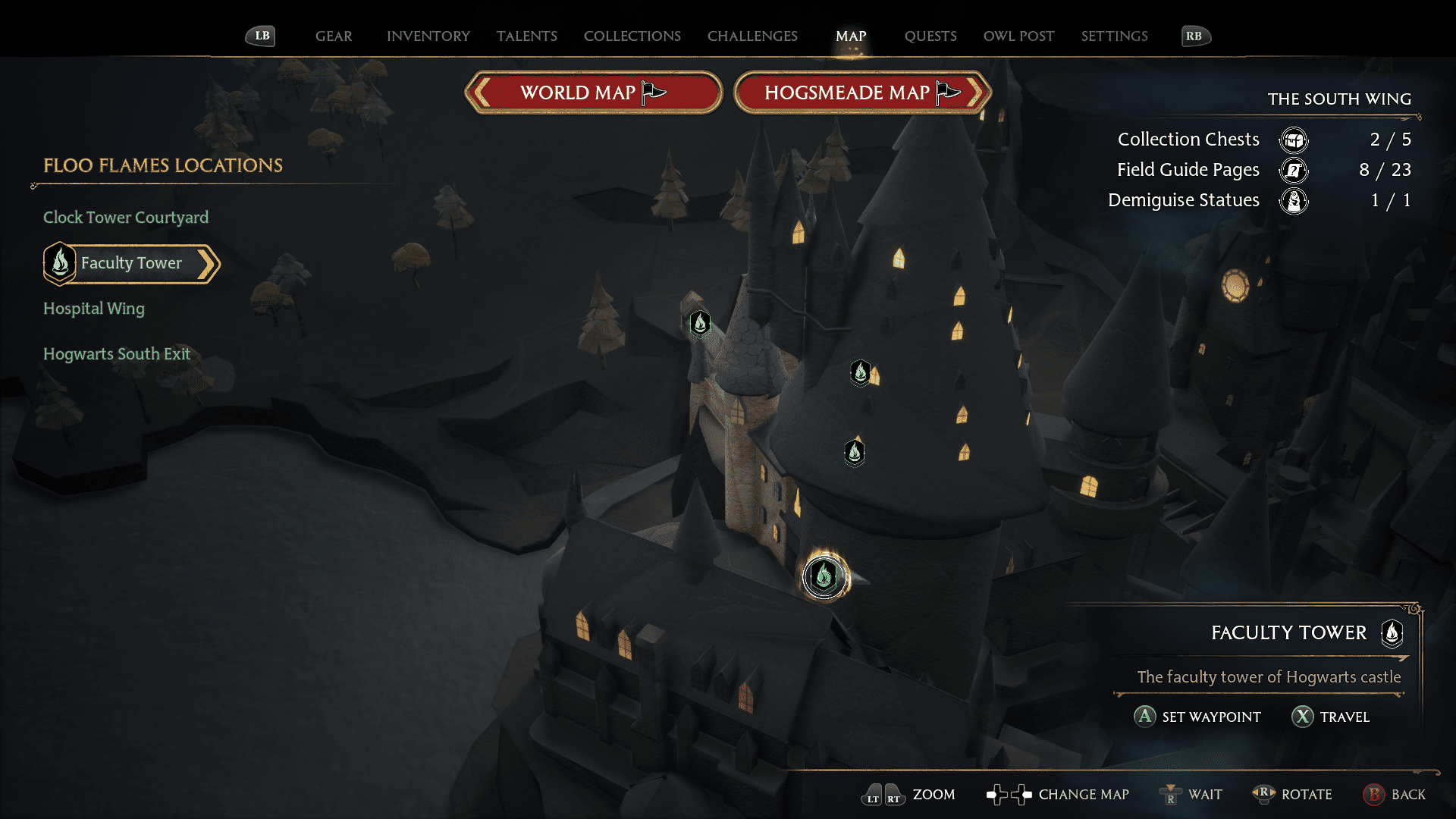Open the Quests tab

tap(930, 36)
